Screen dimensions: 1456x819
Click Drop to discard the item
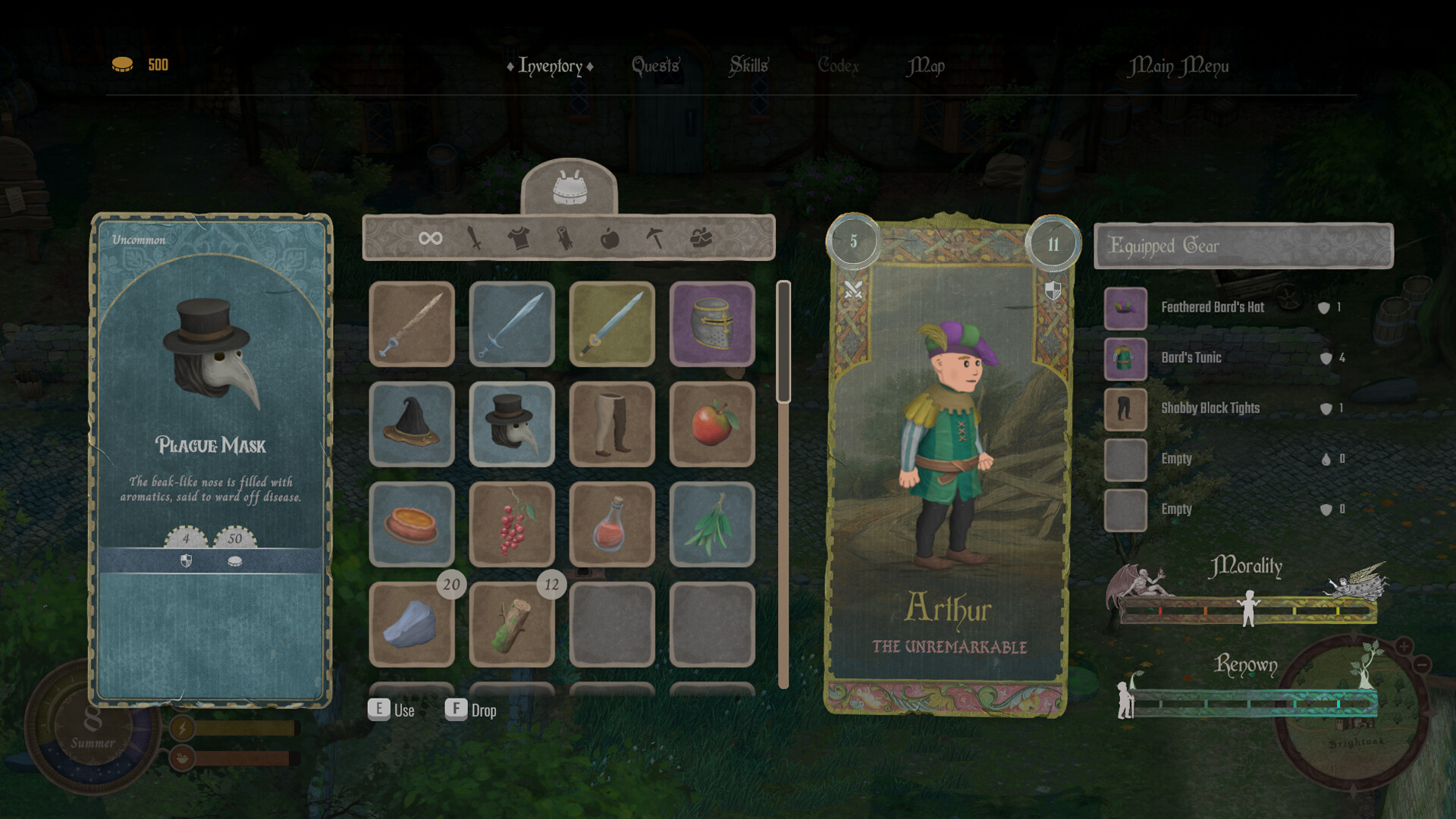point(483,711)
